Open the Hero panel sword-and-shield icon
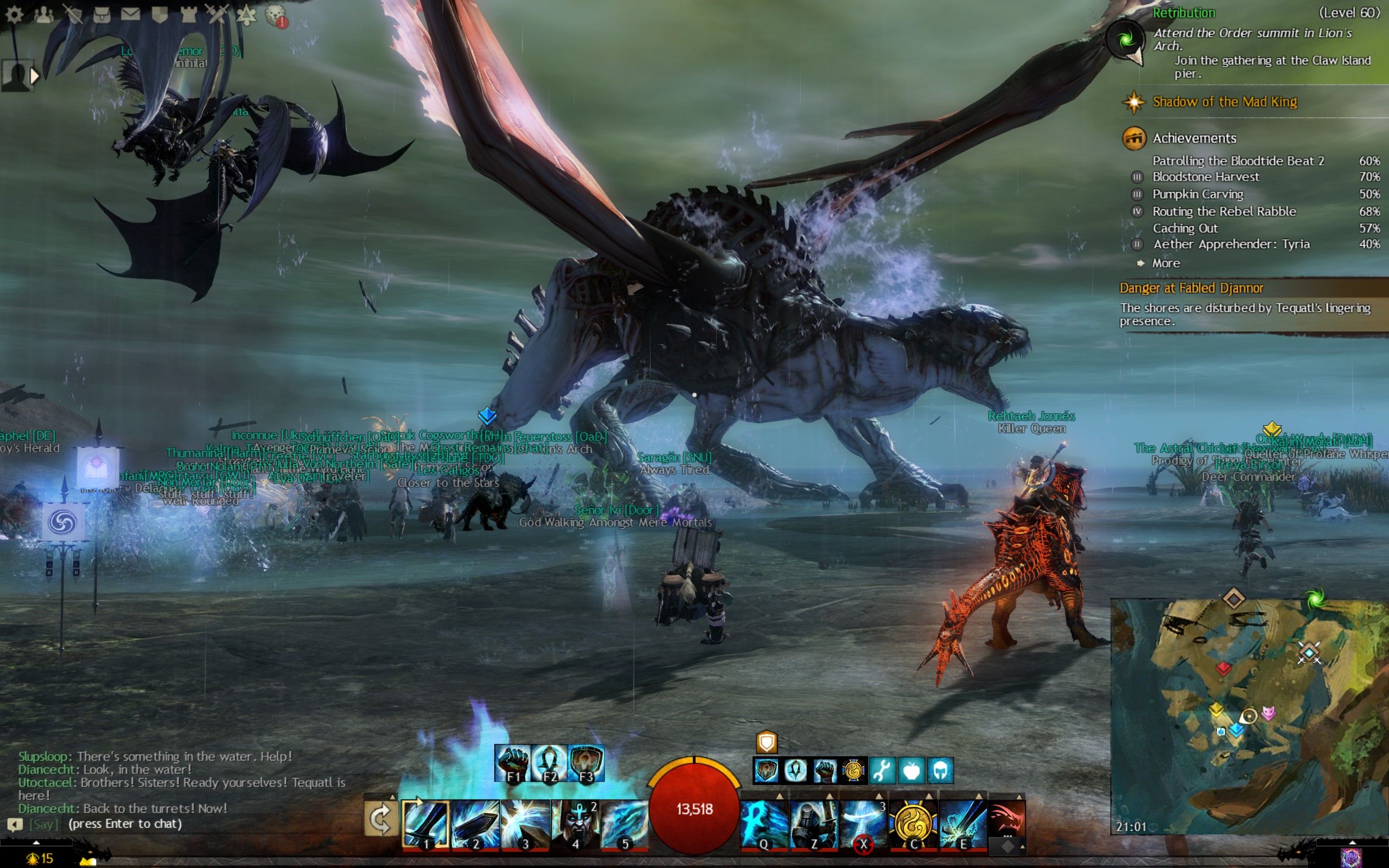This screenshot has height=868, width=1389. click(74, 14)
